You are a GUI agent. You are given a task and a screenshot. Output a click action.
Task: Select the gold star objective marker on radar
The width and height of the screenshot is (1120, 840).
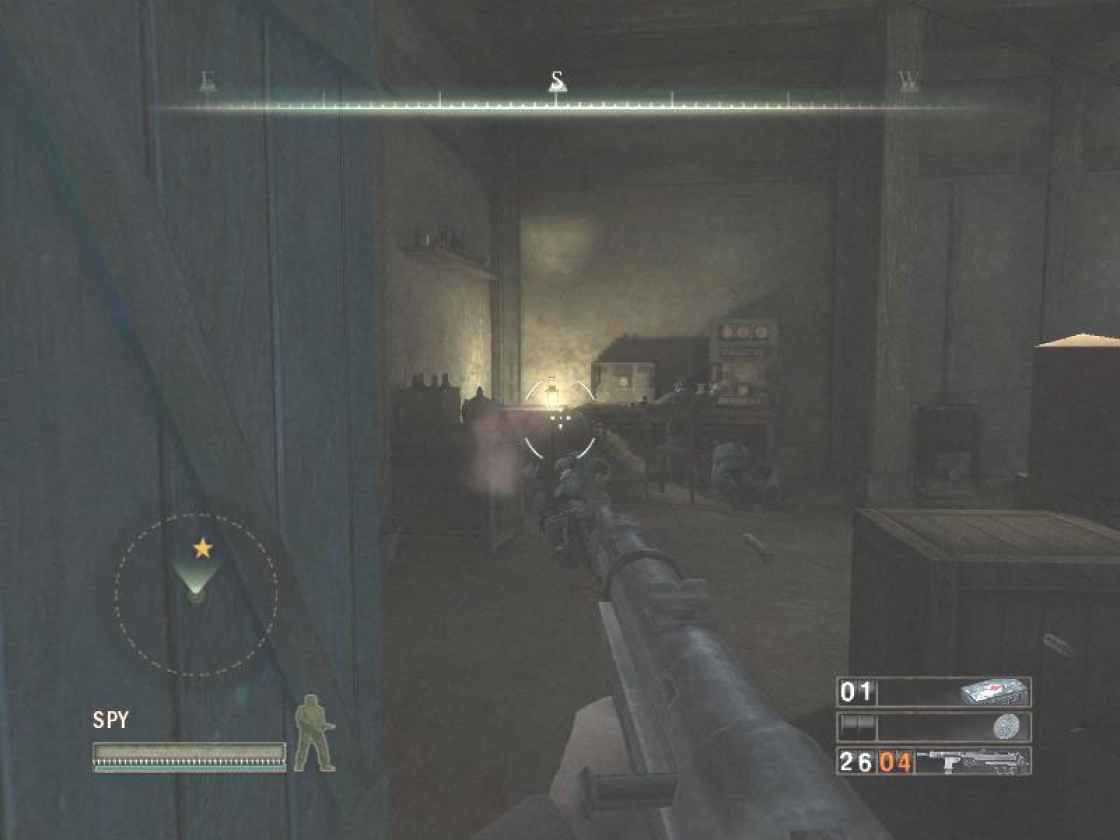[202, 548]
